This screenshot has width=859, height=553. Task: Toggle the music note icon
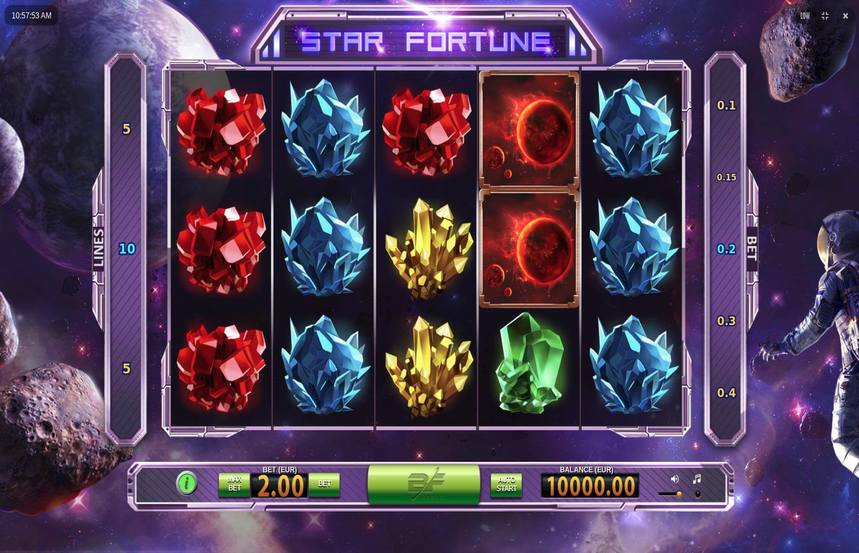pos(697,480)
